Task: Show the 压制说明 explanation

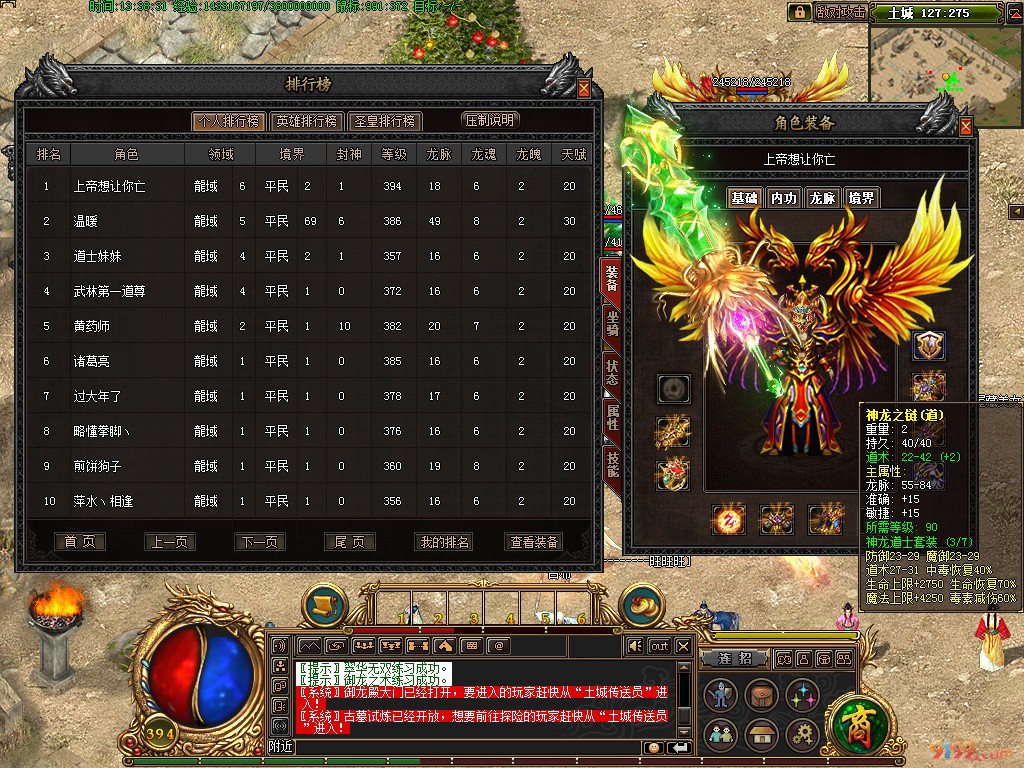Action: click(490, 120)
